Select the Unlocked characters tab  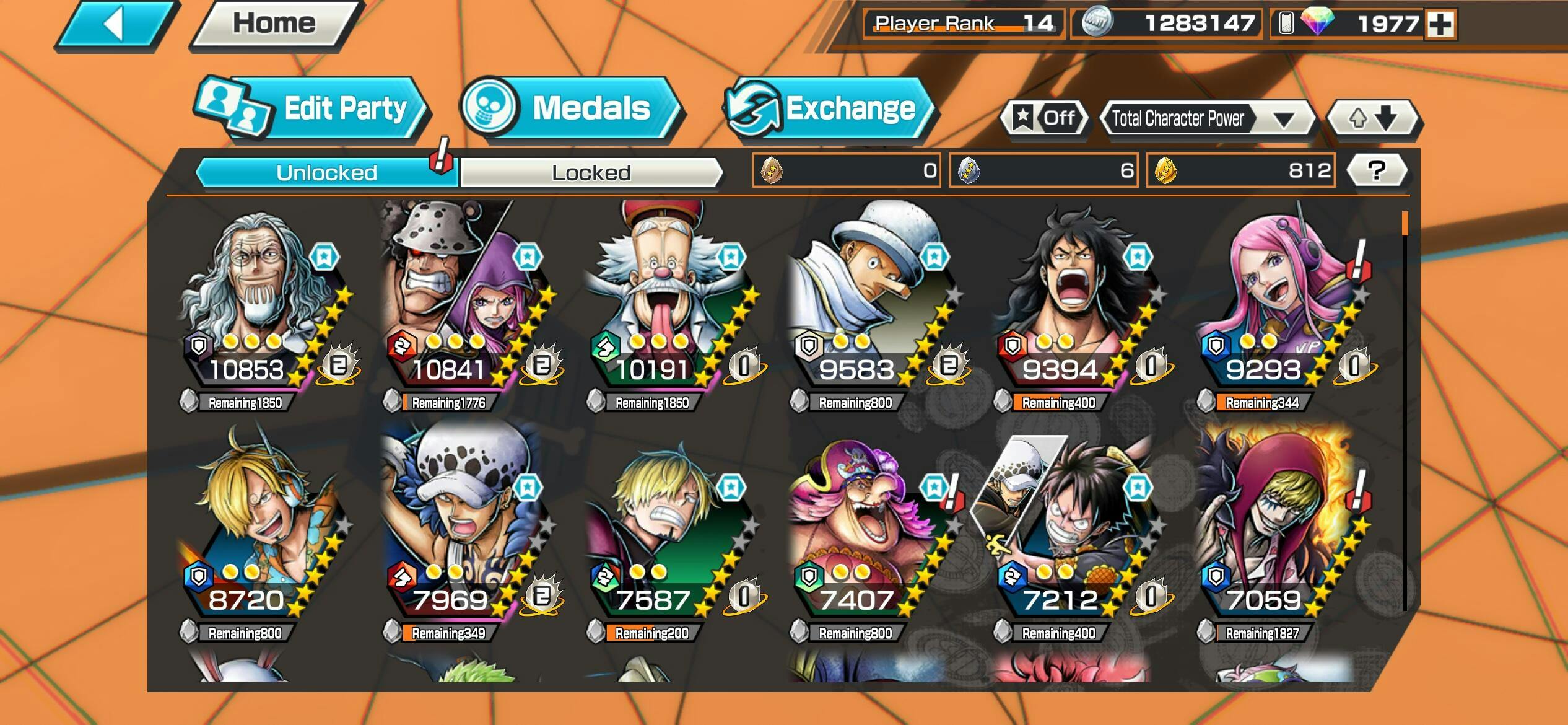pyautogui.click(x=326, y=172)
